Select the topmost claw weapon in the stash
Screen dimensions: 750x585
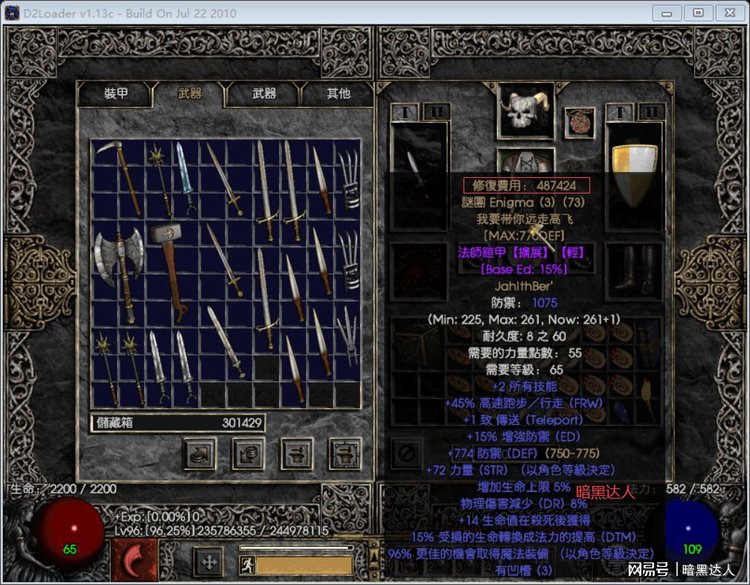[346, 178]
